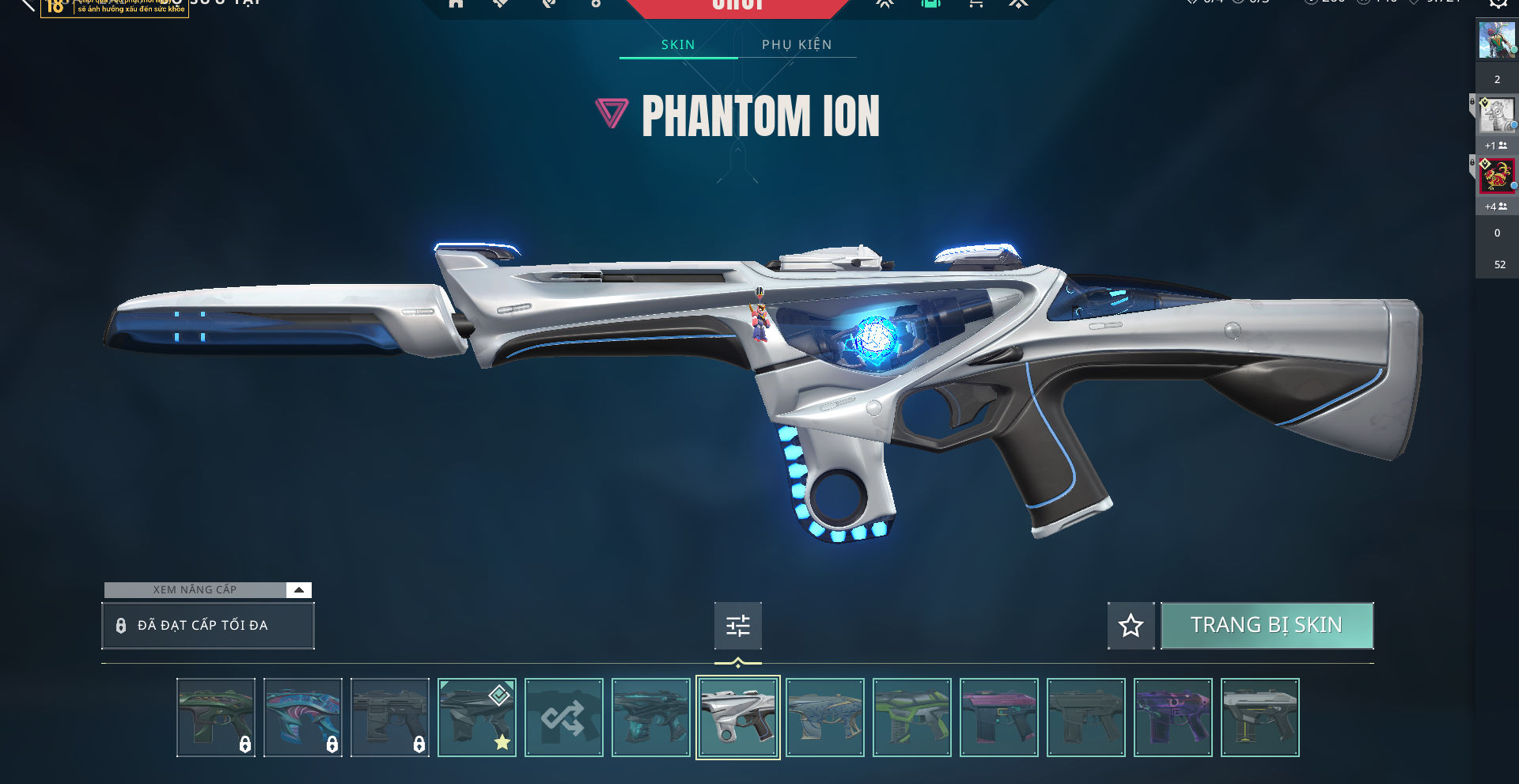Switch to the SKIN tab

(678, 45)
